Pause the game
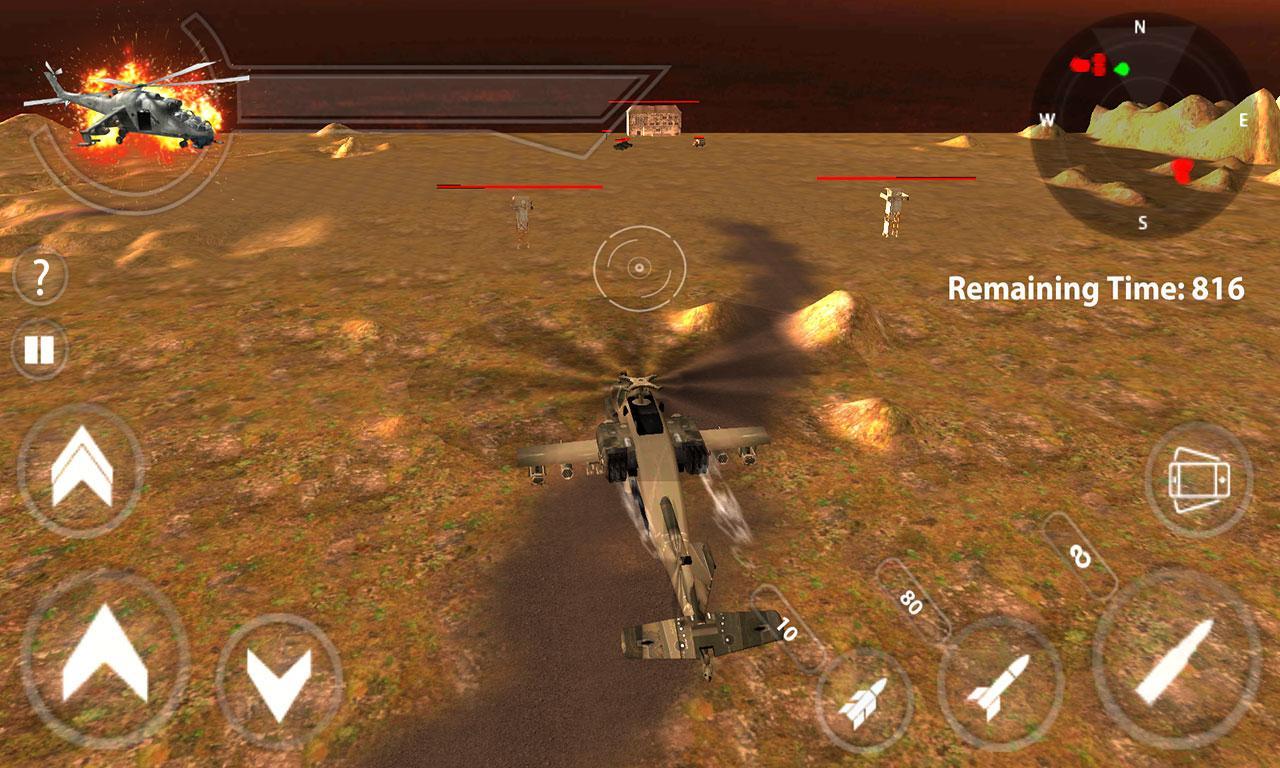This screenshot has width=1280, height=768. pos(39,349)
